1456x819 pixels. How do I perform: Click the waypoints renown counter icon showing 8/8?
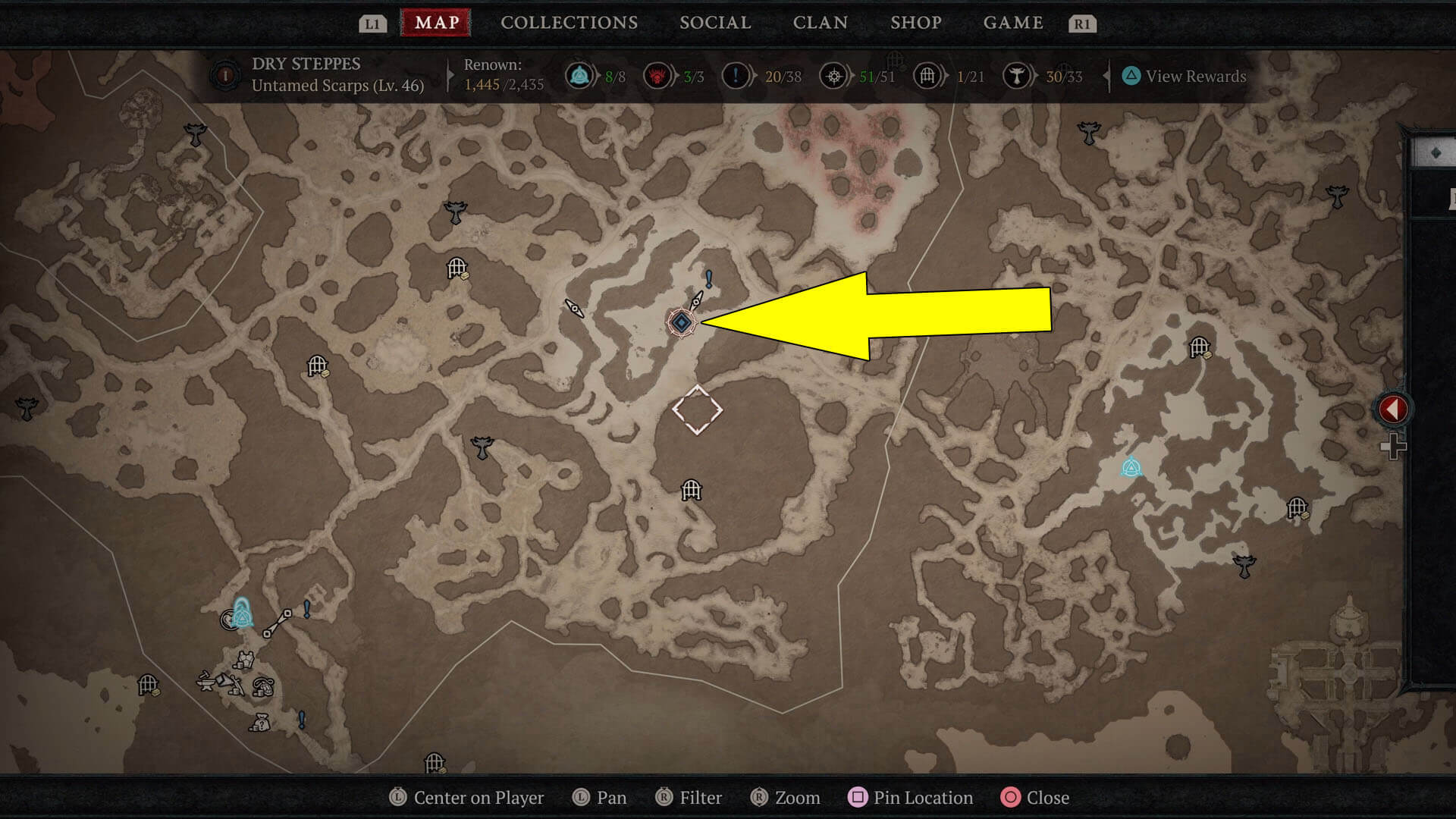[x=581, y=77]
